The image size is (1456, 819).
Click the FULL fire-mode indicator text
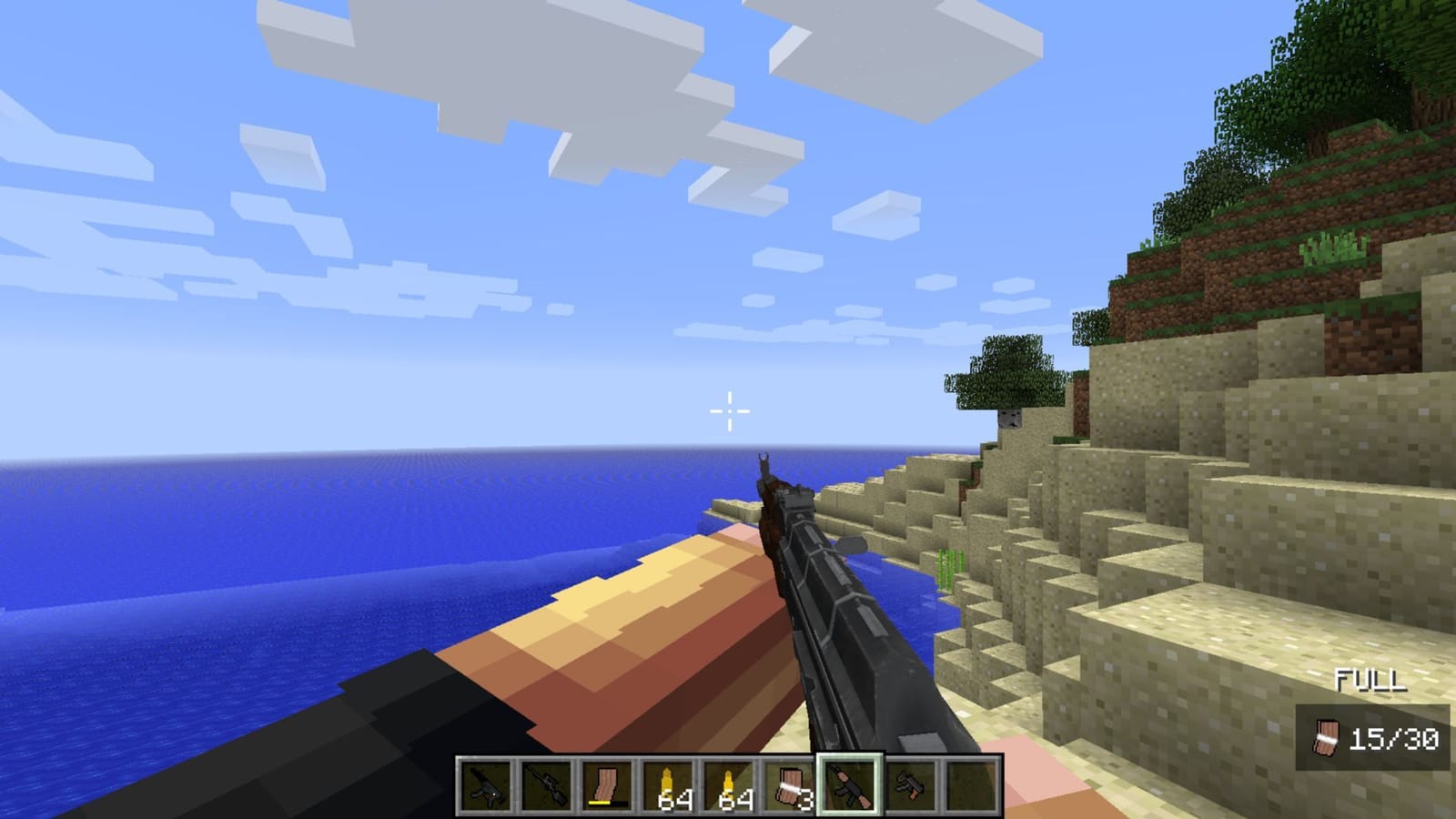(x=1370, y=678)
